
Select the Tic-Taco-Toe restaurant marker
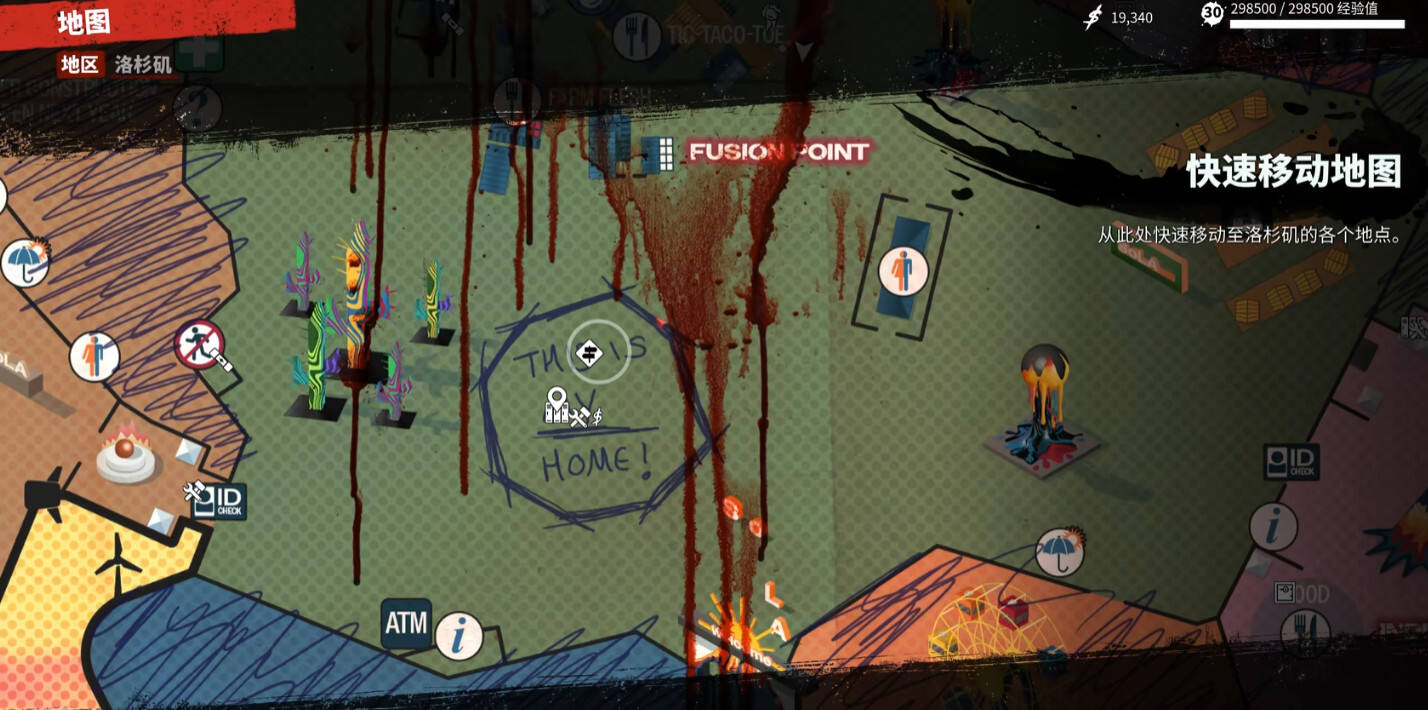coord(636,37)
